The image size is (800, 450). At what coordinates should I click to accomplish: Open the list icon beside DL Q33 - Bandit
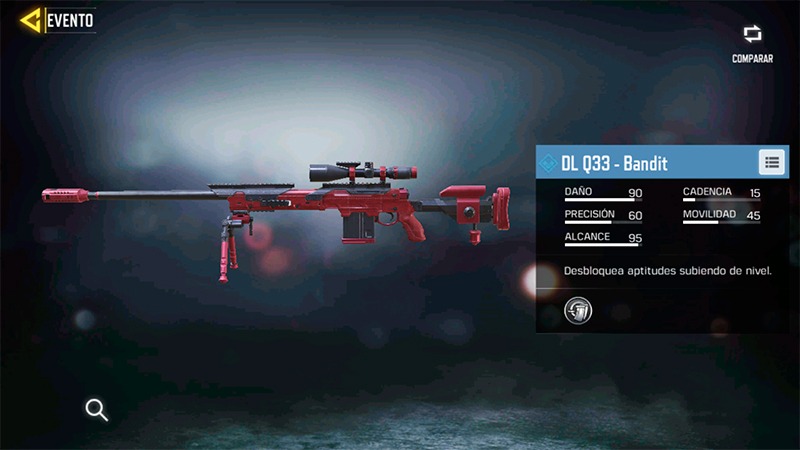click(771, 162)
